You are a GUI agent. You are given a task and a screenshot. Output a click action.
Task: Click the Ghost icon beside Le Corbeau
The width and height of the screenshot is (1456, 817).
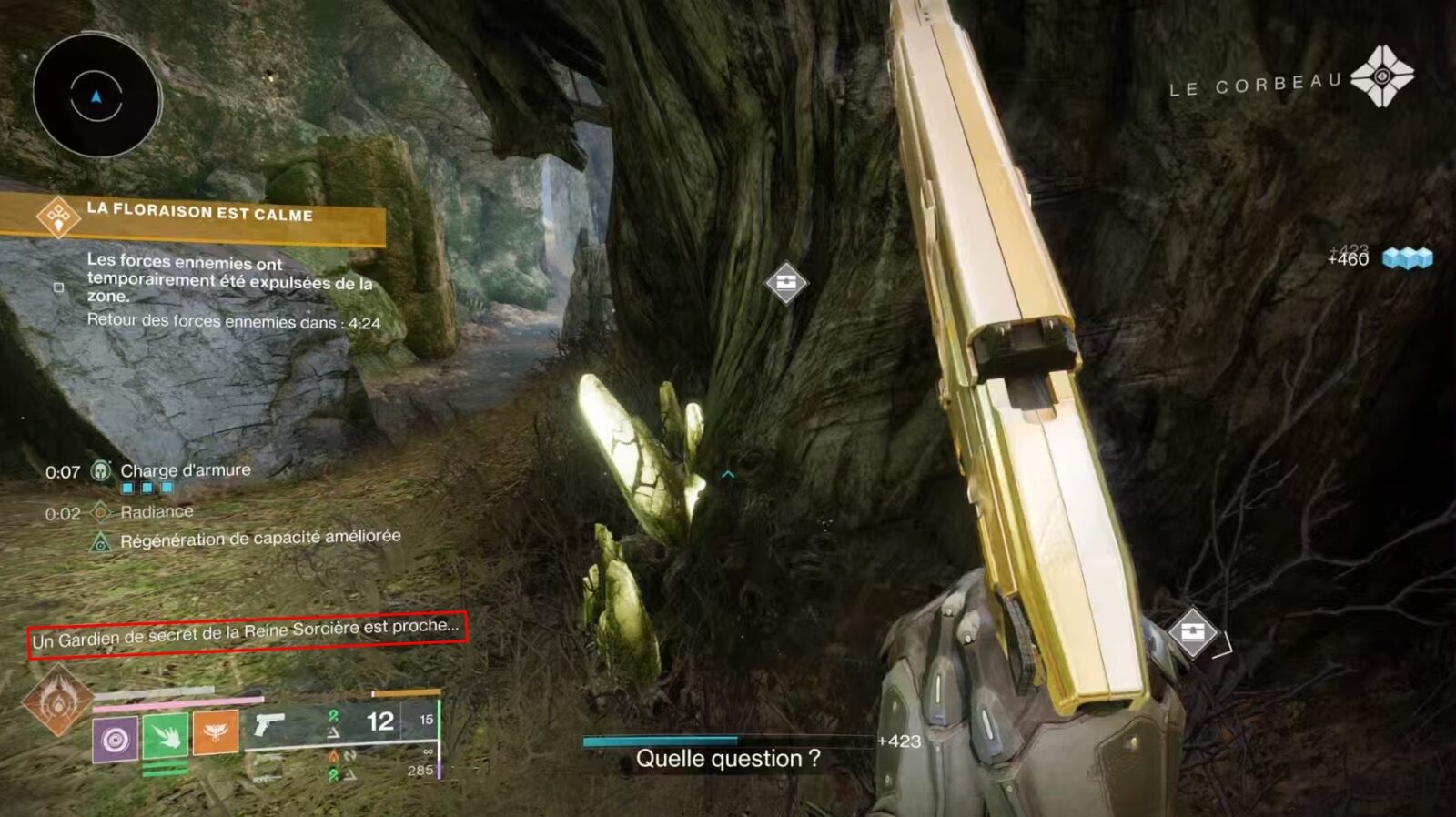pos(1381,76)
